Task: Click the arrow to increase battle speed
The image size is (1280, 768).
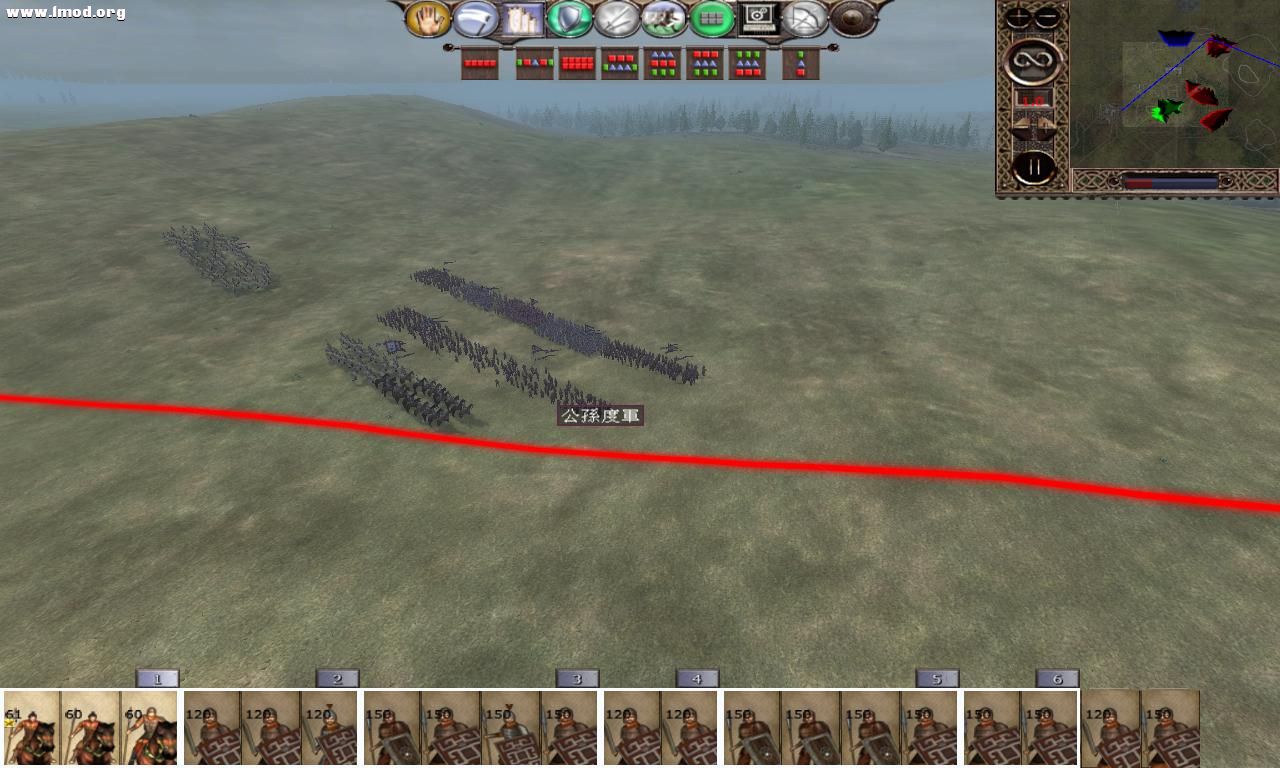Action: 1046,123
